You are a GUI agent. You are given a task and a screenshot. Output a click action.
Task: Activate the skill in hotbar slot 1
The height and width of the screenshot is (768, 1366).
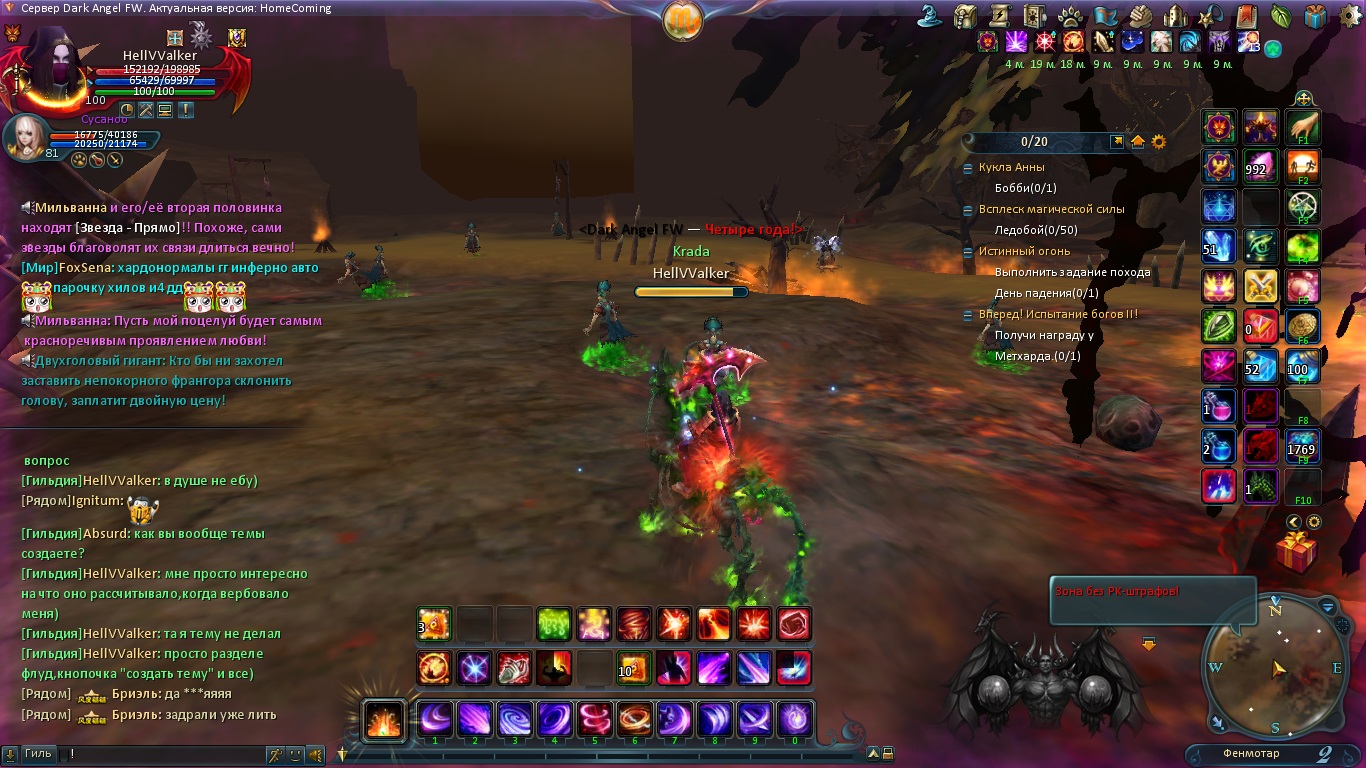435,719
